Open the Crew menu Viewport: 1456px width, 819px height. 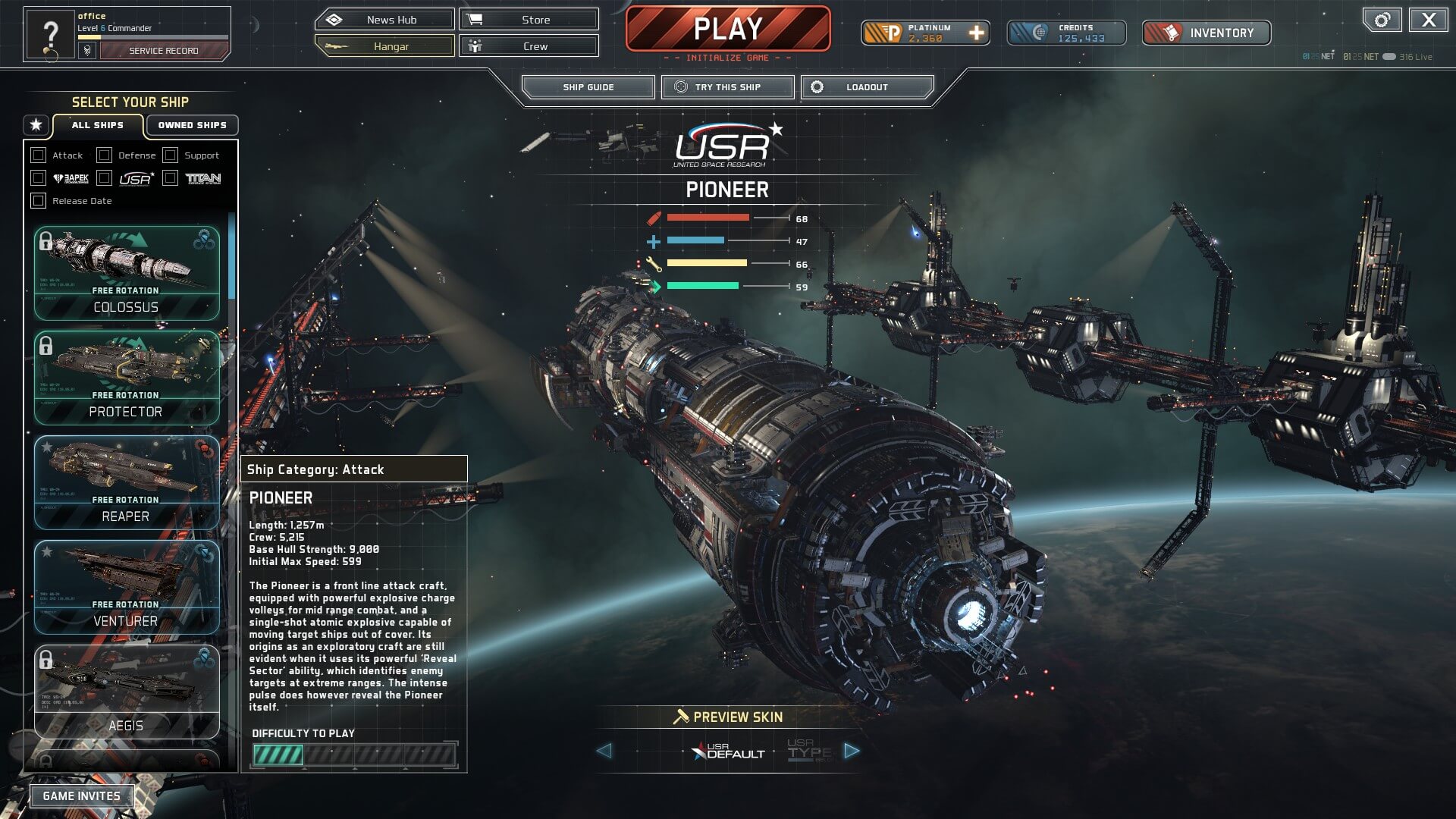pos(529,46)
